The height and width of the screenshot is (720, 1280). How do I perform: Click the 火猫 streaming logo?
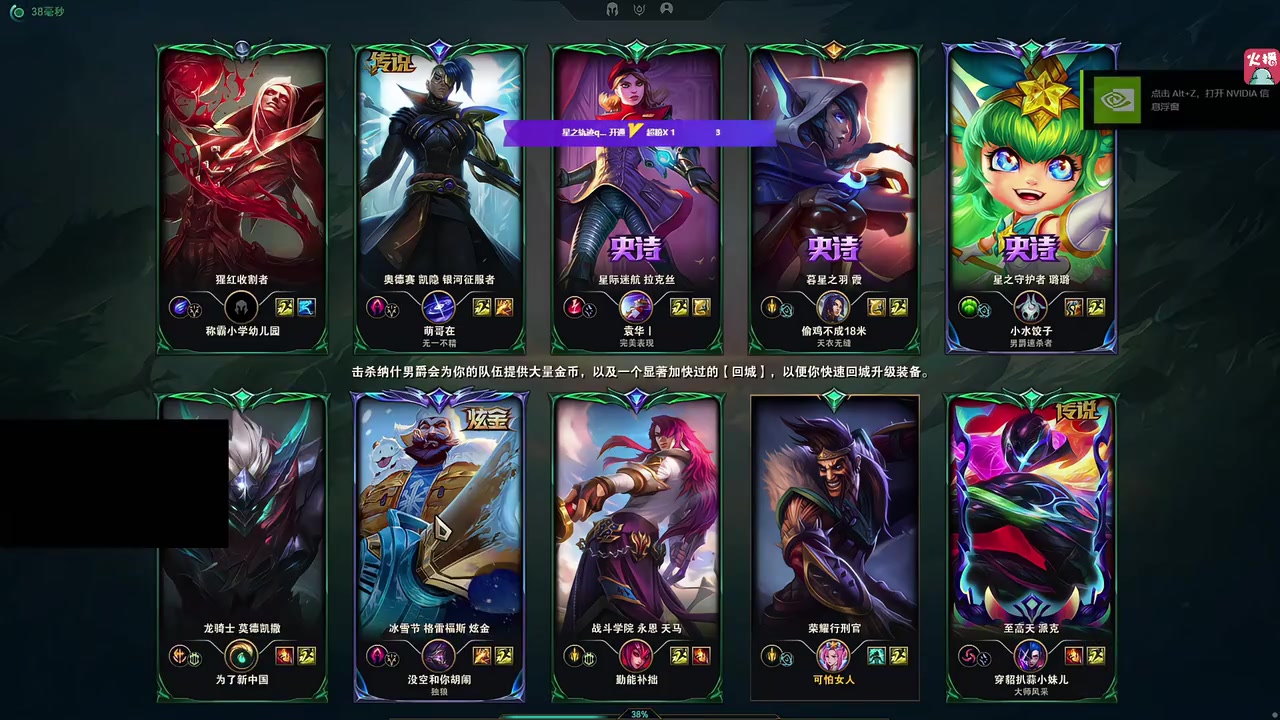pos(1260,66)
